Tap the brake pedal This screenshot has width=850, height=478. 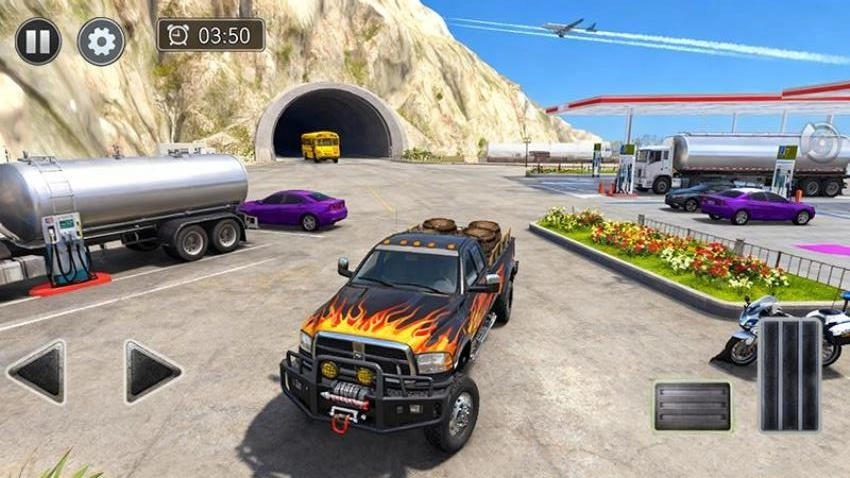click(x=692, y=405)
